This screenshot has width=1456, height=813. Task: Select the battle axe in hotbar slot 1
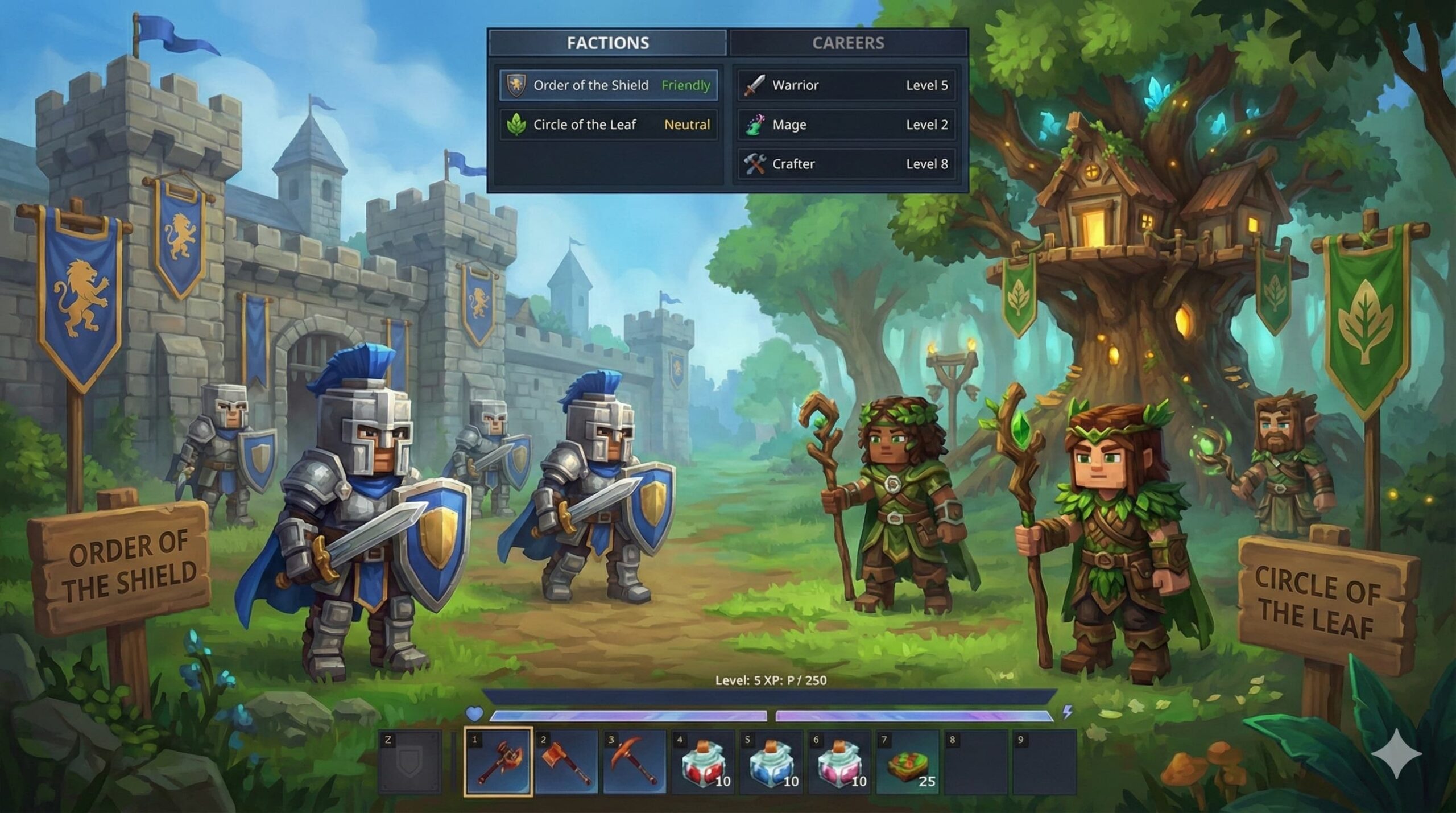pos(498,762)
